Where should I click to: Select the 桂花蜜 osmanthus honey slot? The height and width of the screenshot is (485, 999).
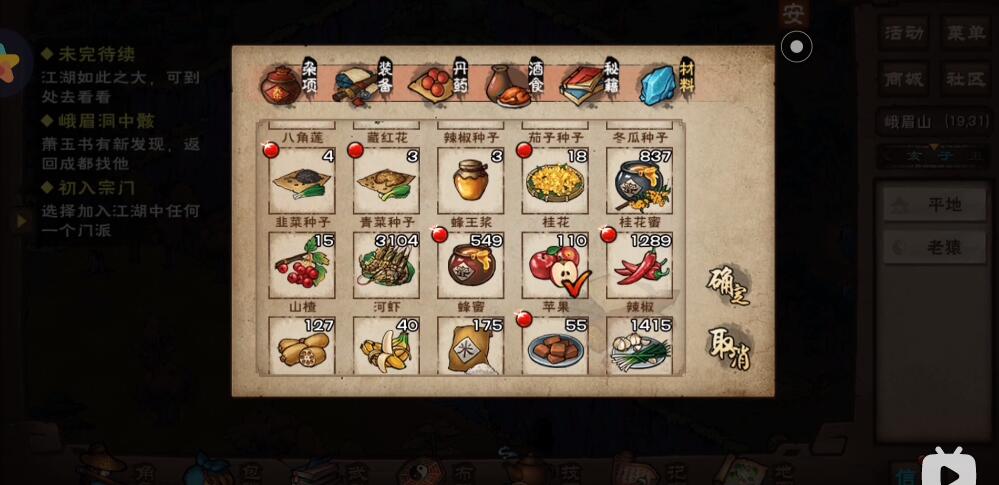click(x=639, y=182)
